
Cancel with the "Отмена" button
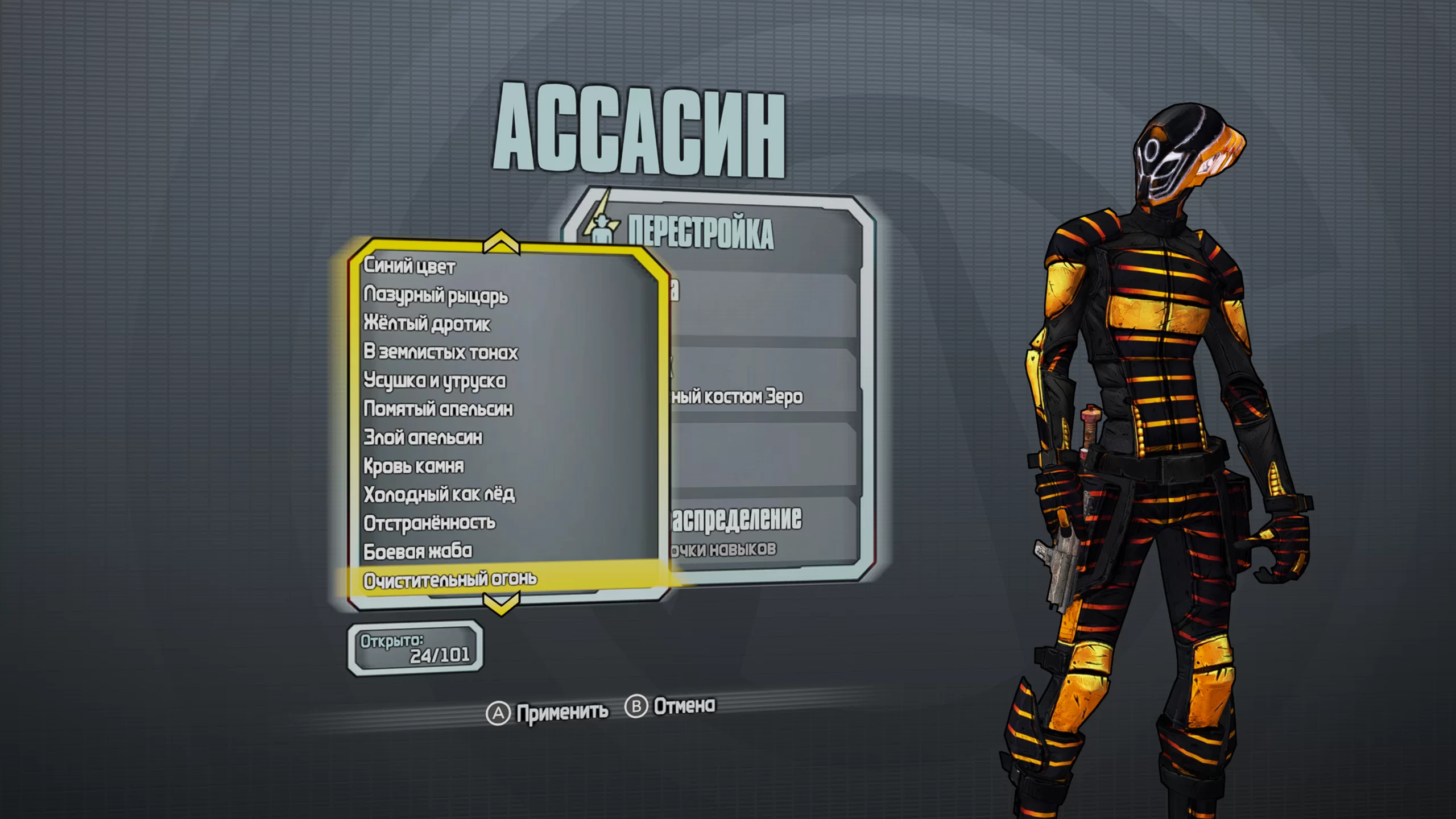coord(671,706)
